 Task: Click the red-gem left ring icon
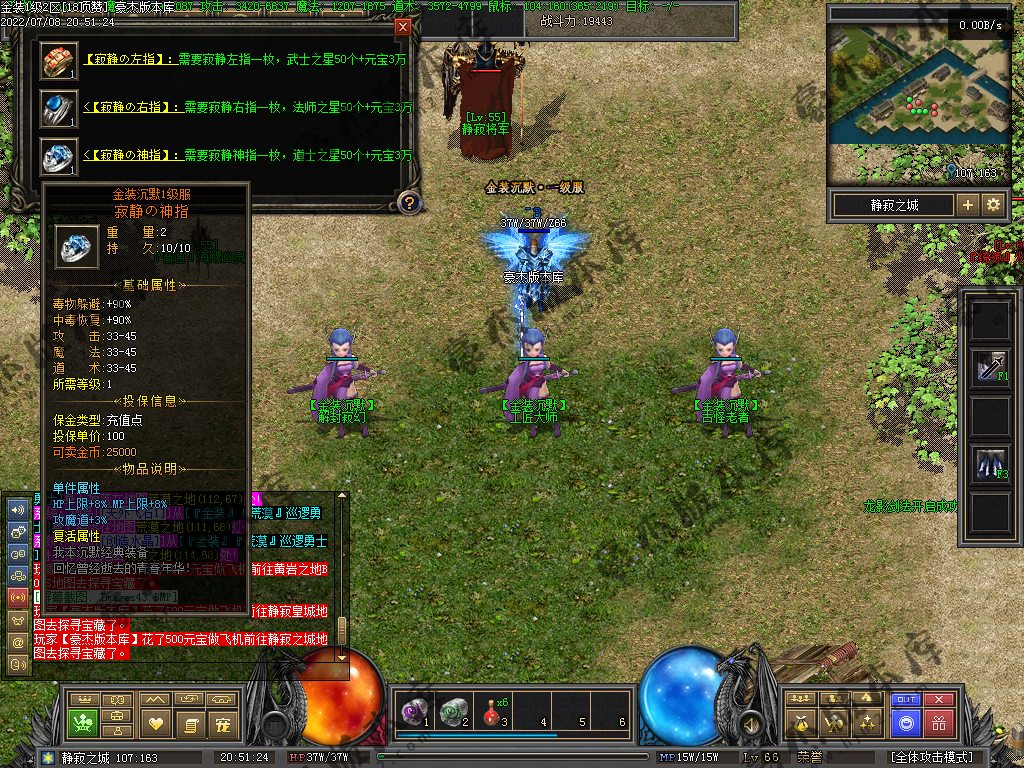pos(58,60)
